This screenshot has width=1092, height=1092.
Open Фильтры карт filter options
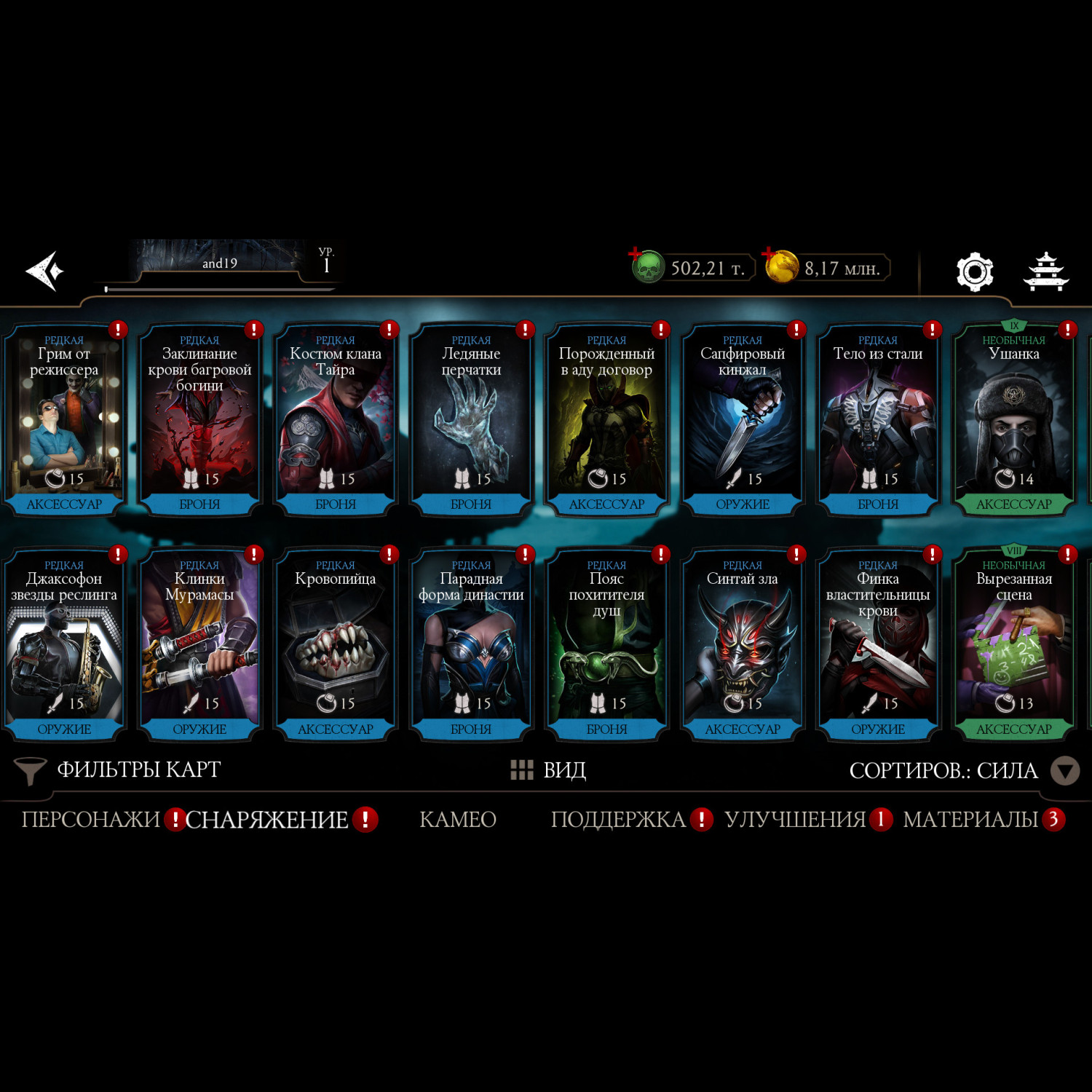(x=118, y=770)
